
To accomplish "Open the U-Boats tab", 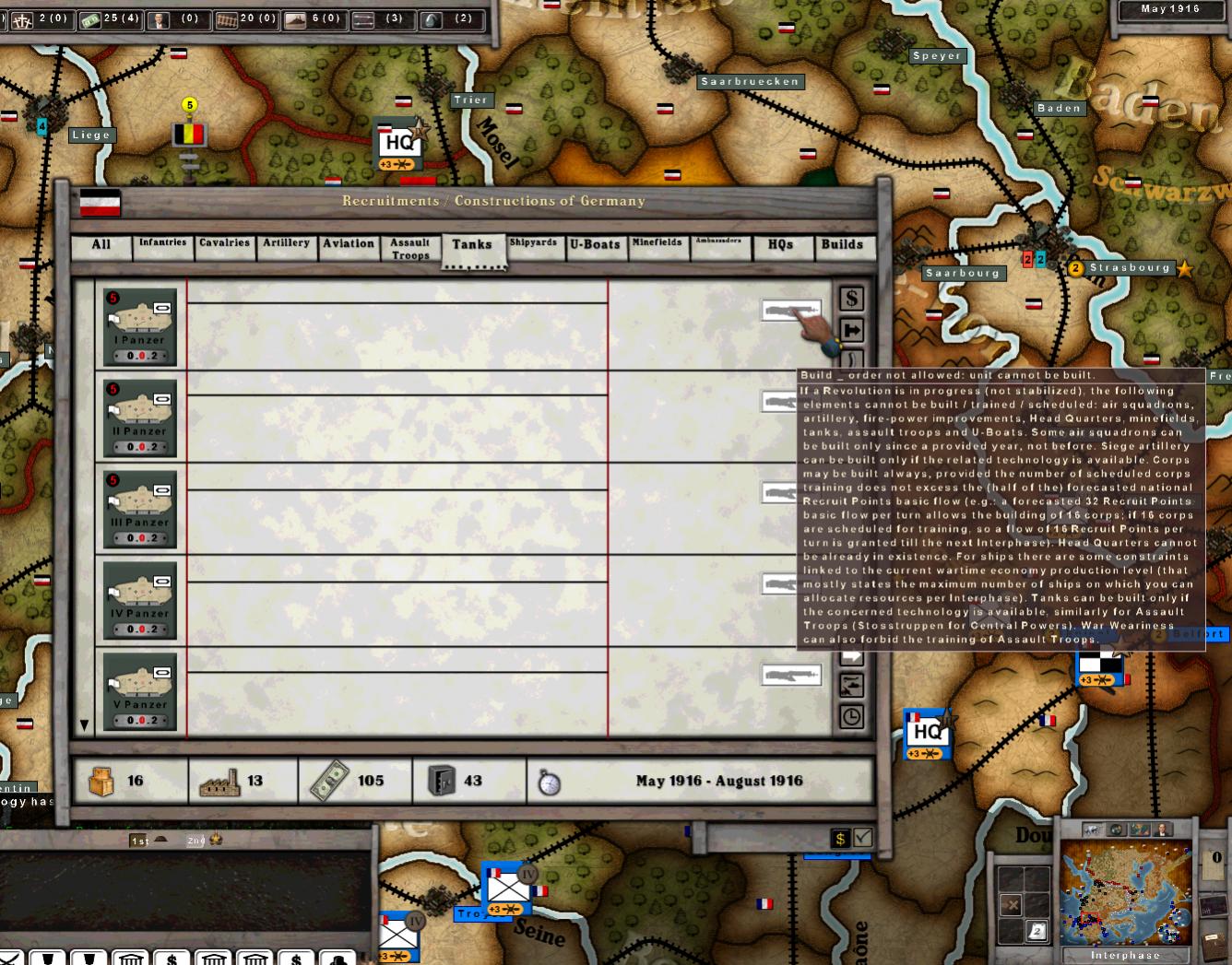I will 595,245.
